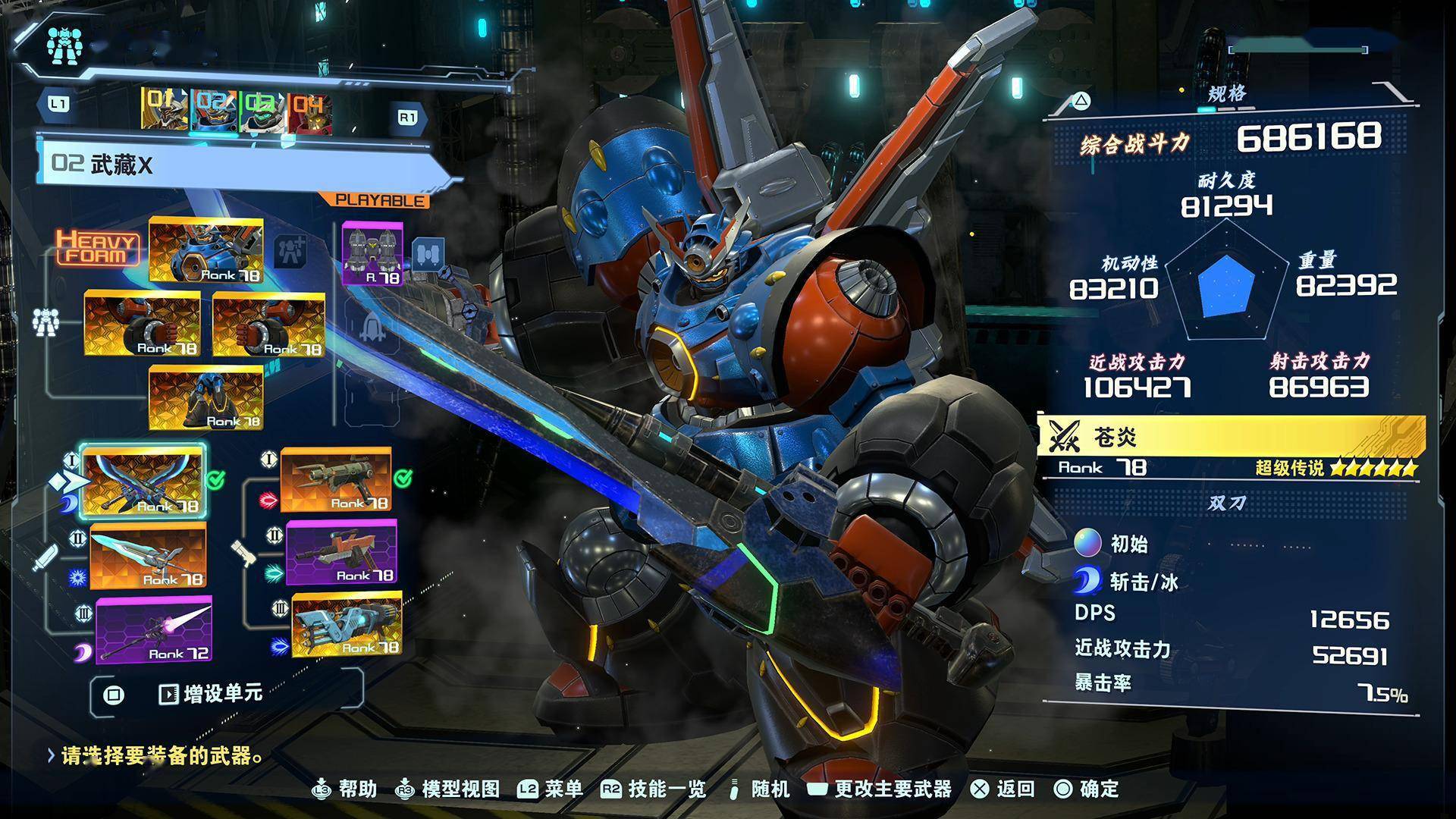Toggle the HEAVY FORM mode badge
Screen dimensions: 1456x819
pyautogui.click(x=99, y=246)
